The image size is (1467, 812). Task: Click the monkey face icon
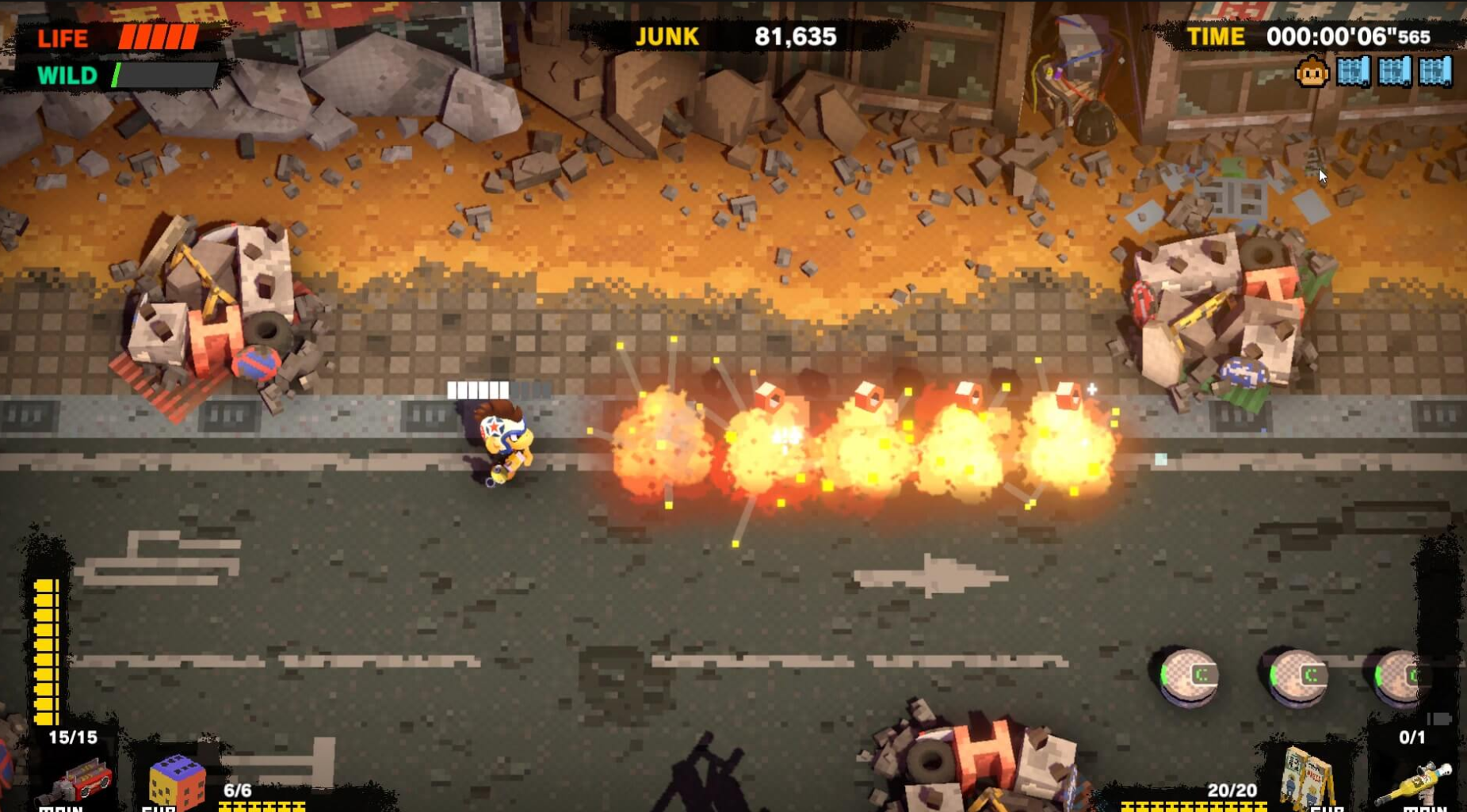click(1312, 73)
